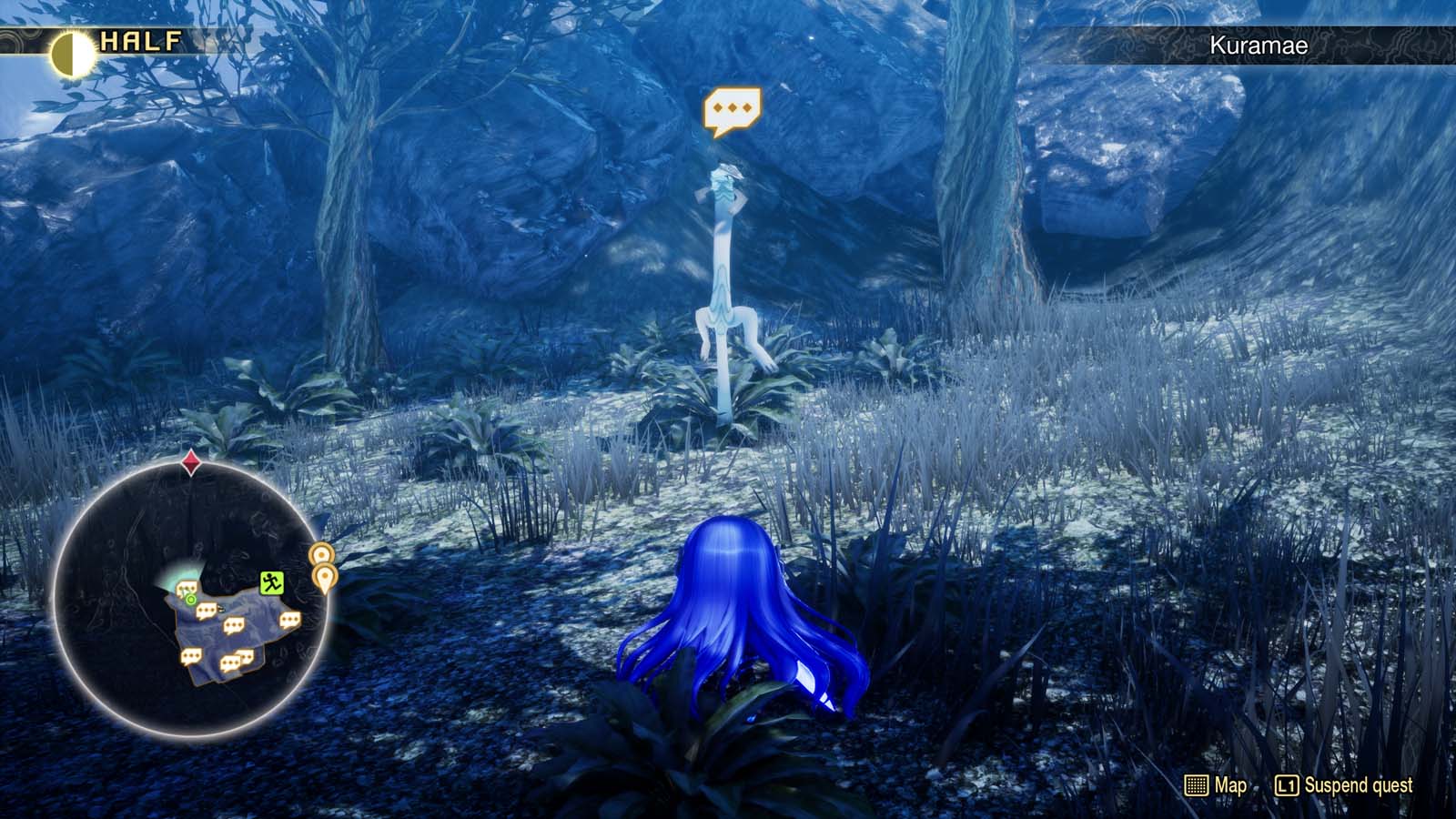Click the quest bubble marker nearest the player position

tap(187, 588)
